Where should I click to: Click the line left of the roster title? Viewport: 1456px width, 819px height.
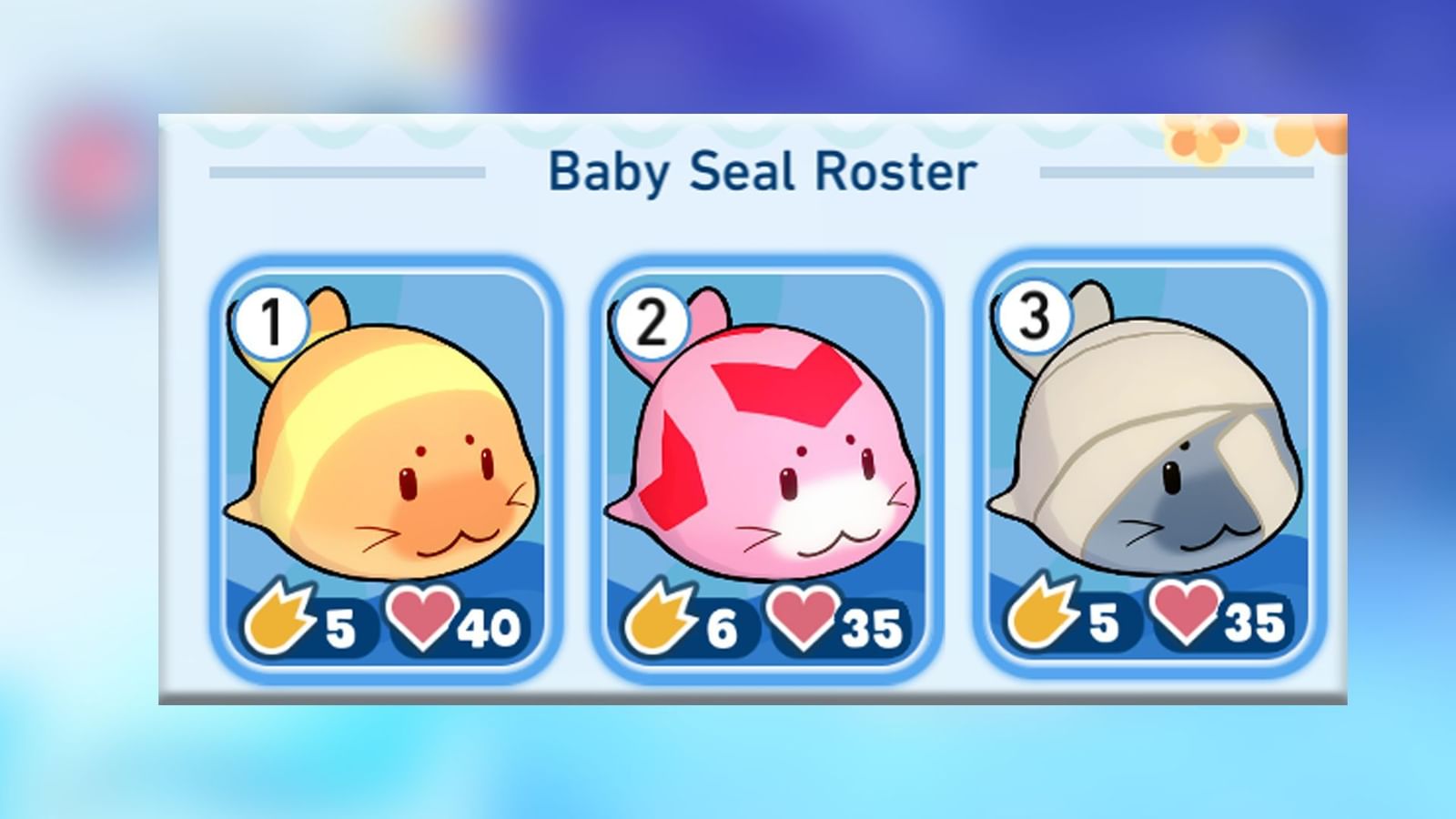click(x=346, y=169)
